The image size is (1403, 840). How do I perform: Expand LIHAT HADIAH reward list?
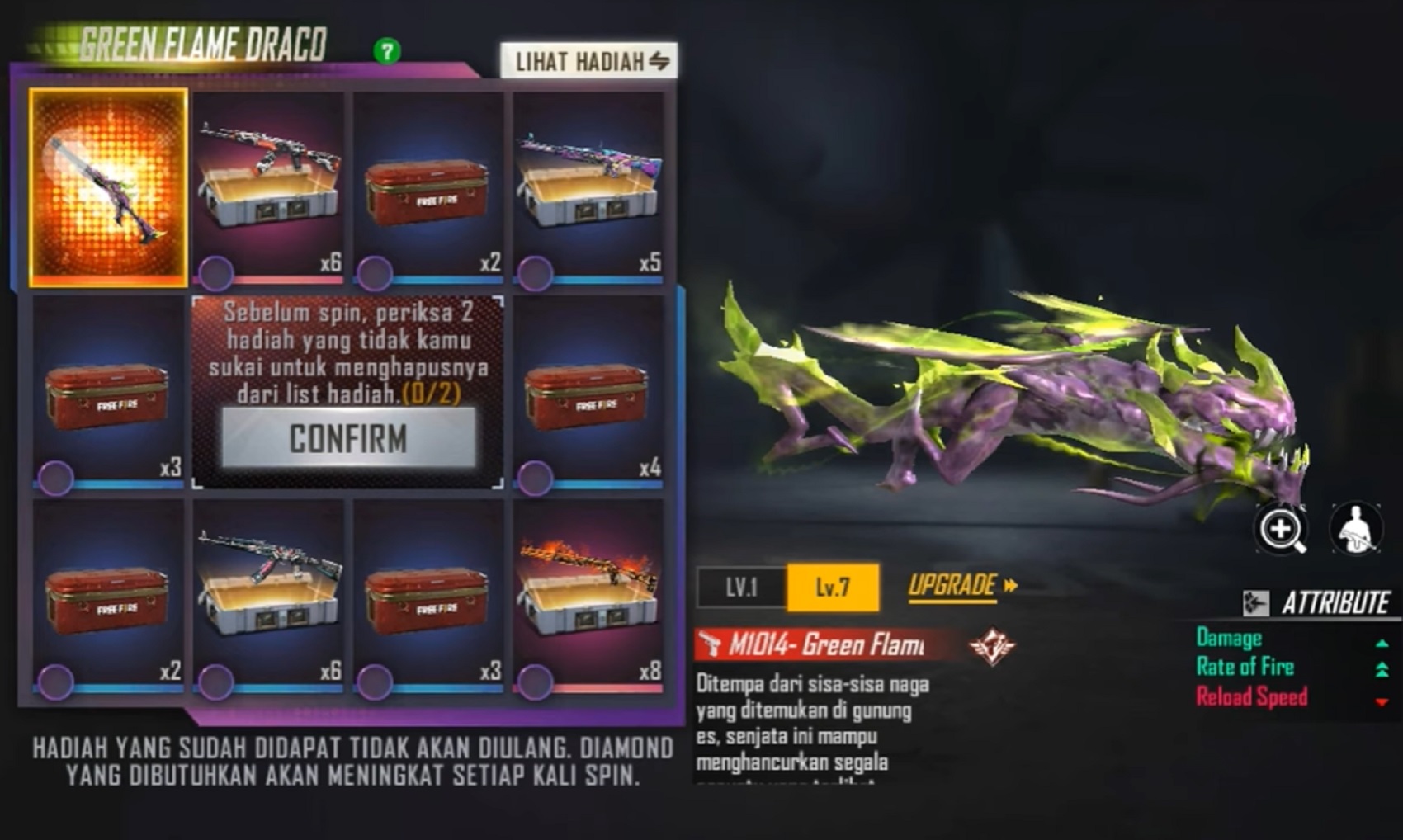pyautogui.click(x=588, y=59)
